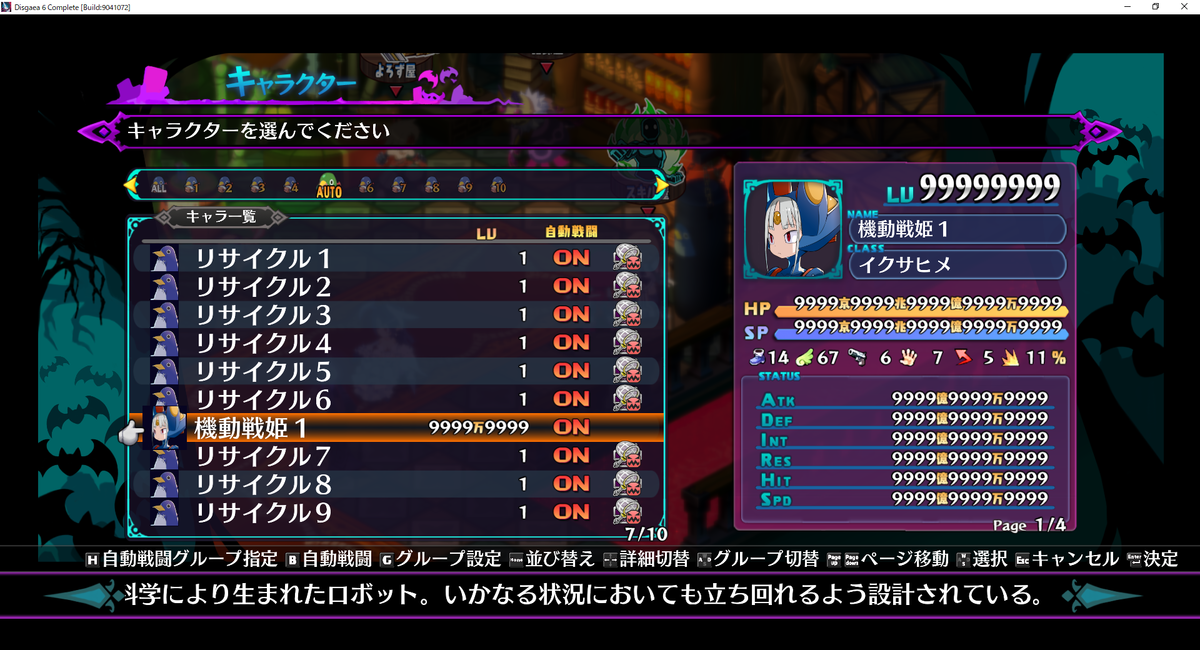Select the highlighted 機動戦姫1 row
This screenshot has width=1200, height=650.
click(x=251, y=427)
